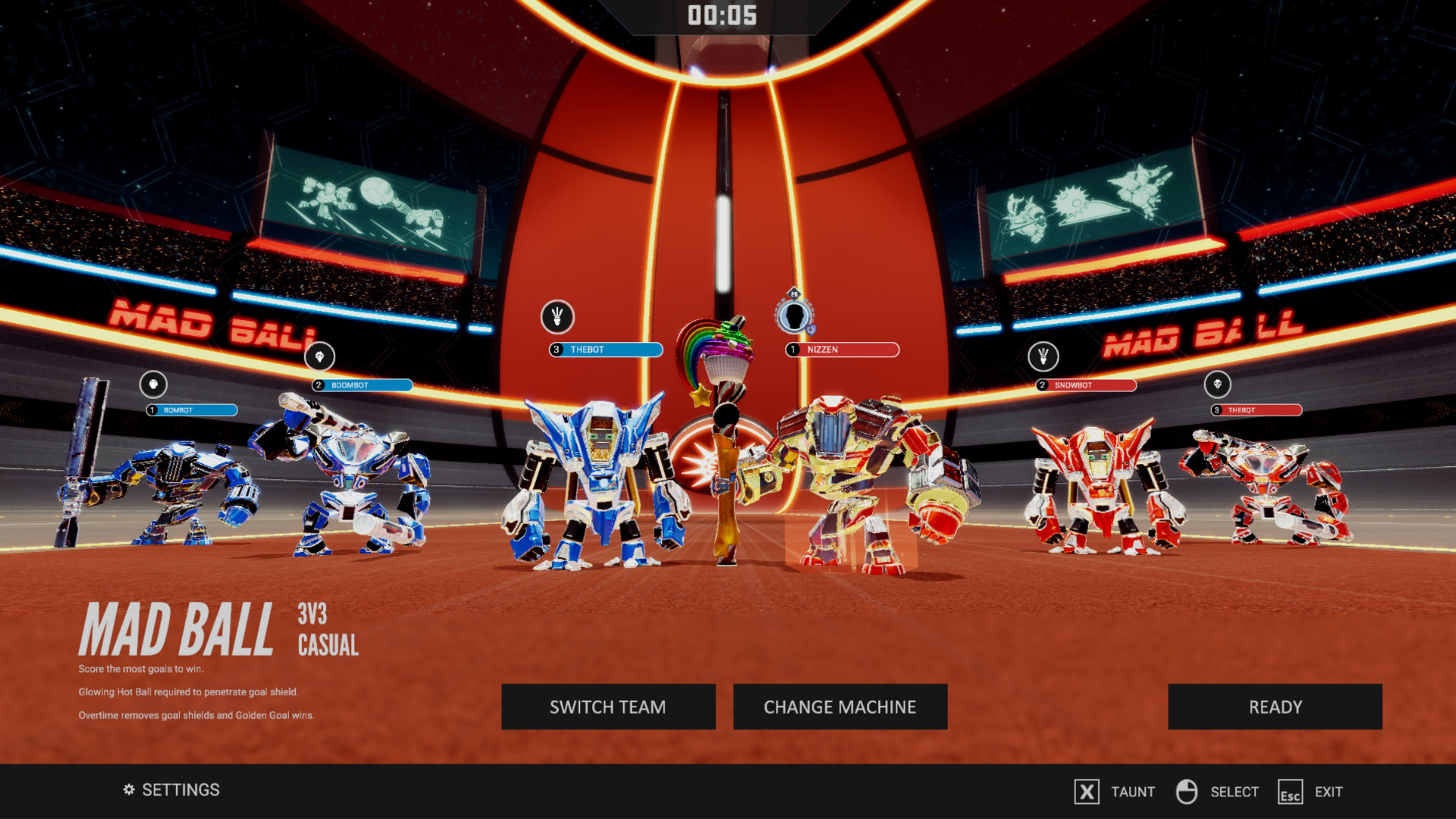
Task: Toggle ready status with the READY button
Action: pos(1275,707)
